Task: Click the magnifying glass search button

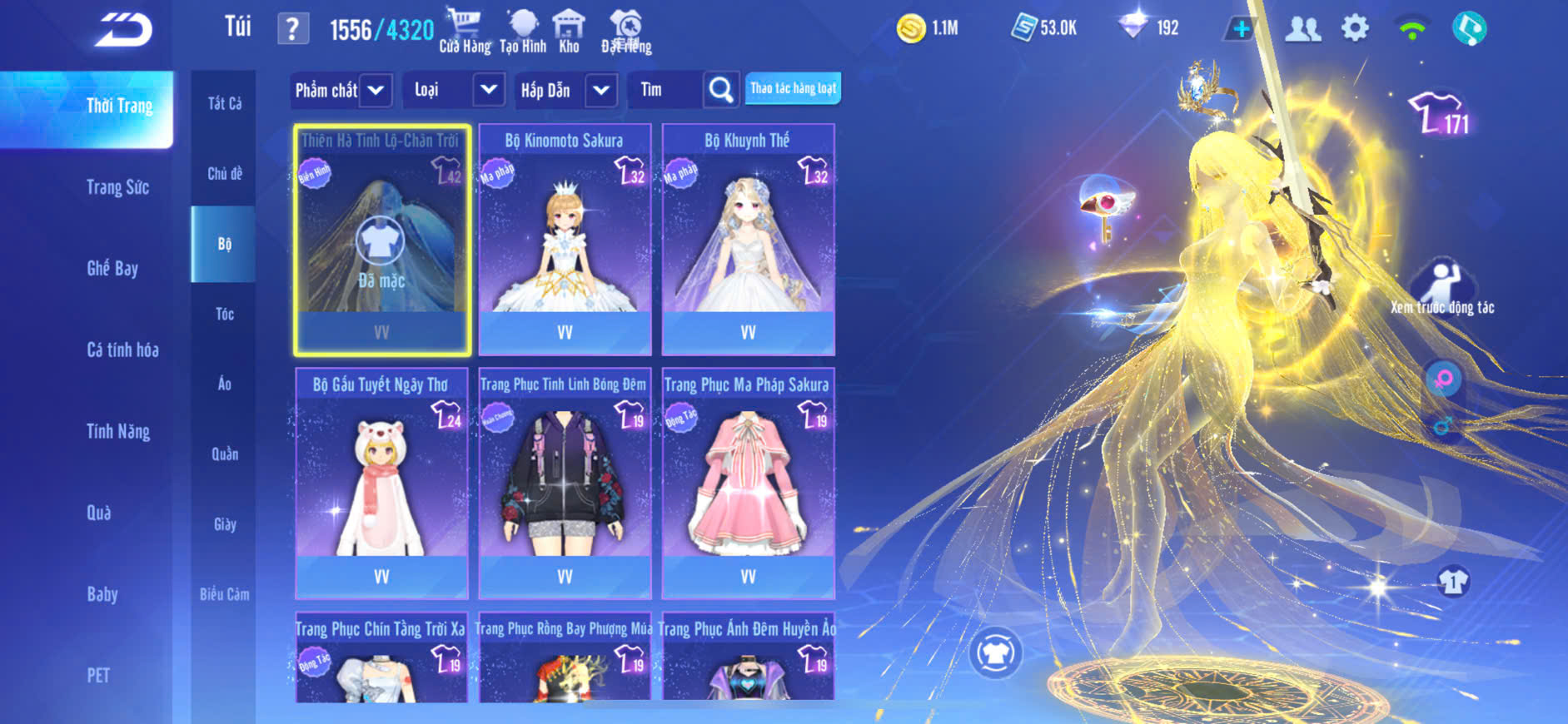Action: point(721,90)
